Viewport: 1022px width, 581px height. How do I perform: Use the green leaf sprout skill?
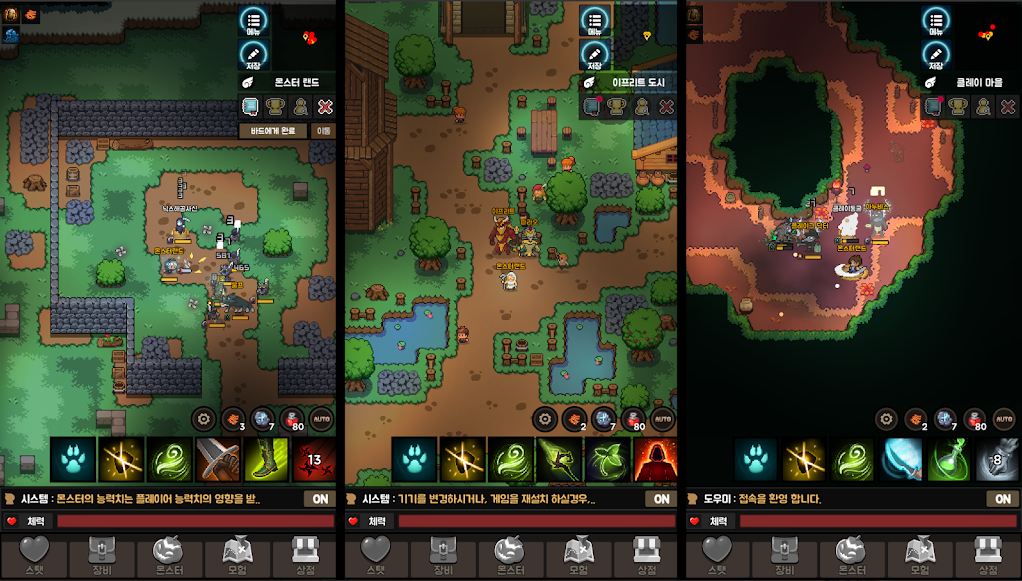tap(607, 459)
